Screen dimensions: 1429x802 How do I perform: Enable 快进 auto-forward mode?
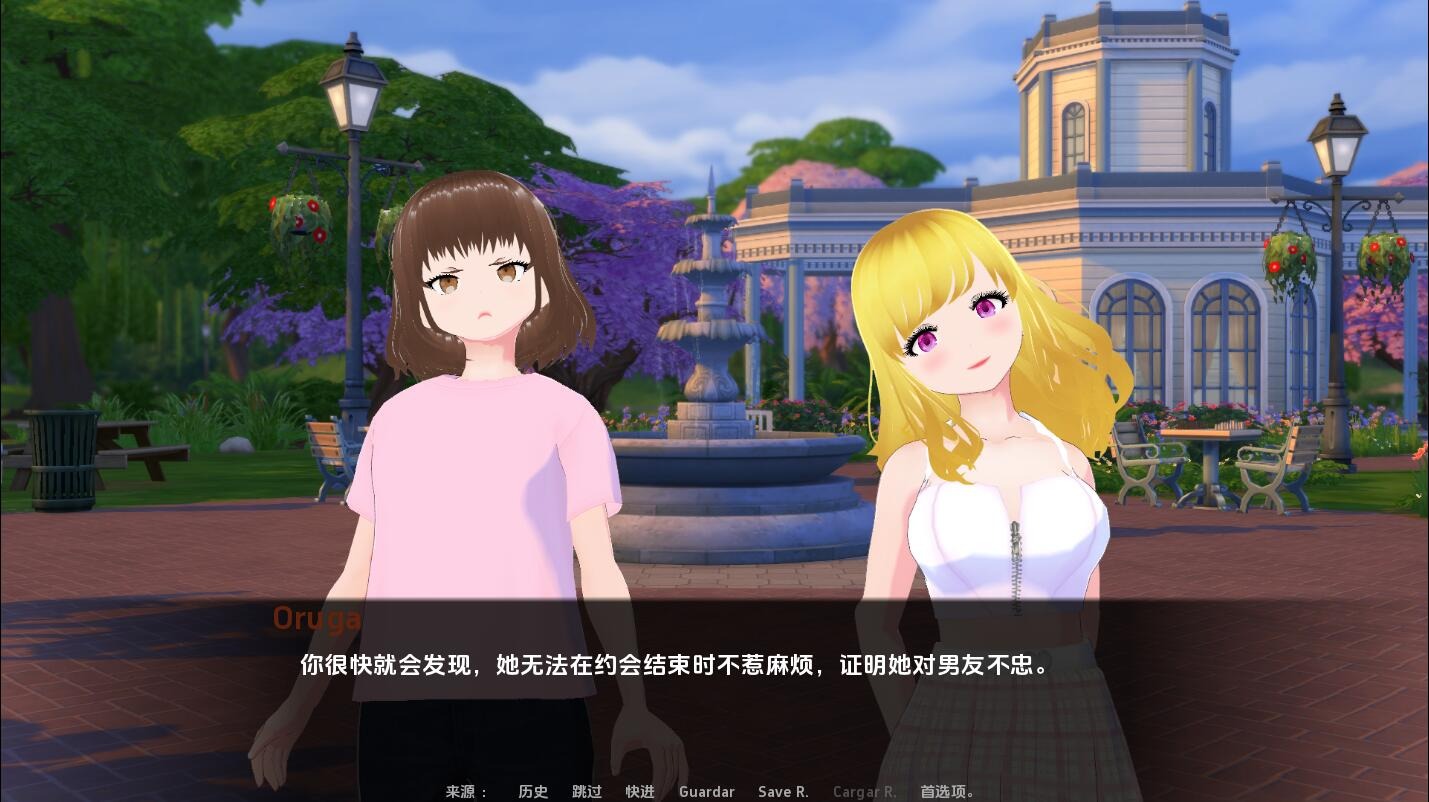point(638,791)
